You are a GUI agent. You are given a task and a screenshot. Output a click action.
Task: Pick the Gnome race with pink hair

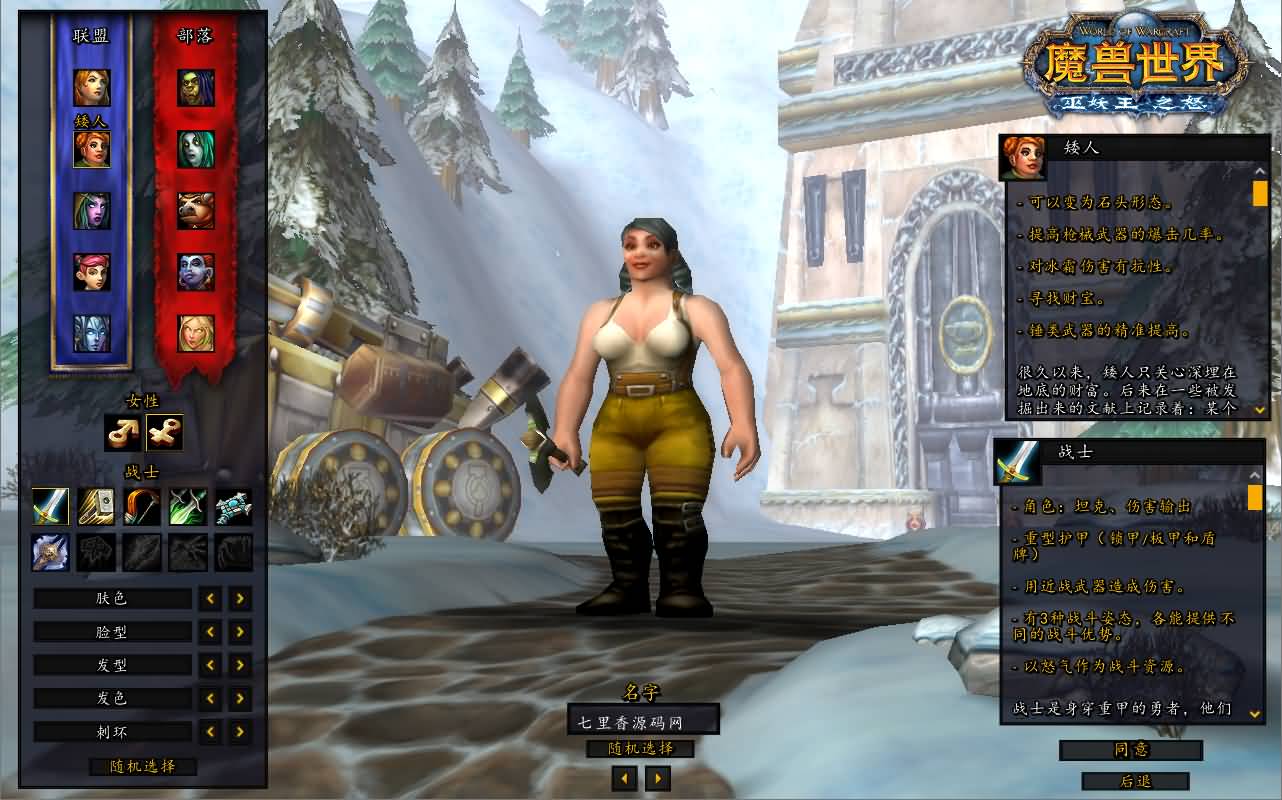pyautogui.click(x=92, y=272)
